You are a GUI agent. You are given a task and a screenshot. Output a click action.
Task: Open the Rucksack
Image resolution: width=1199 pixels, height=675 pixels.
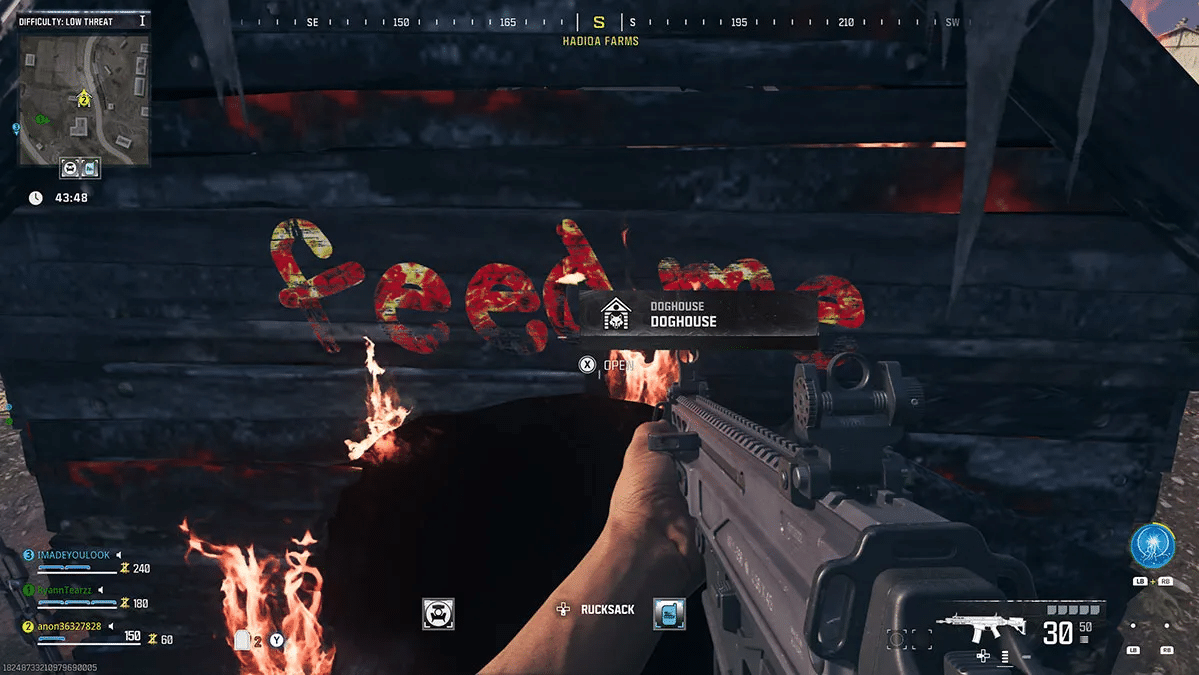[607, 610]
